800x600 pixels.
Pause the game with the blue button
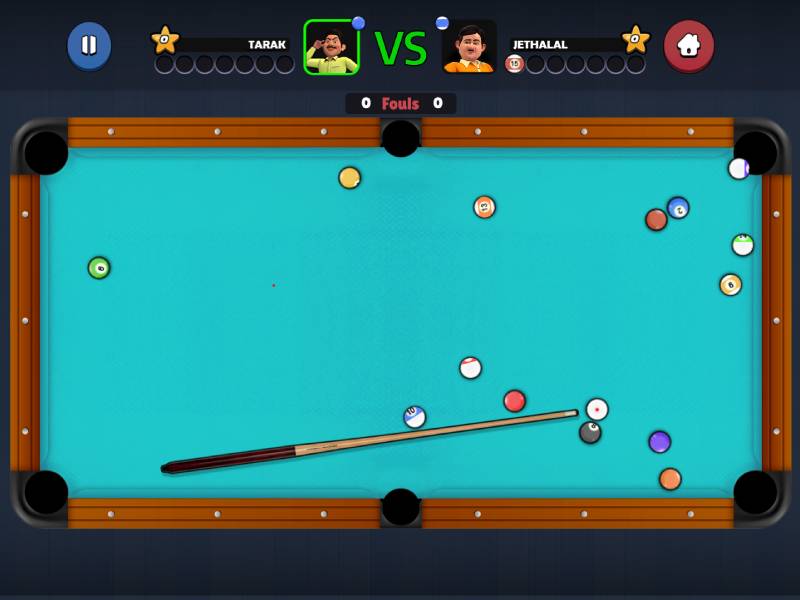[x=89, y=45]
